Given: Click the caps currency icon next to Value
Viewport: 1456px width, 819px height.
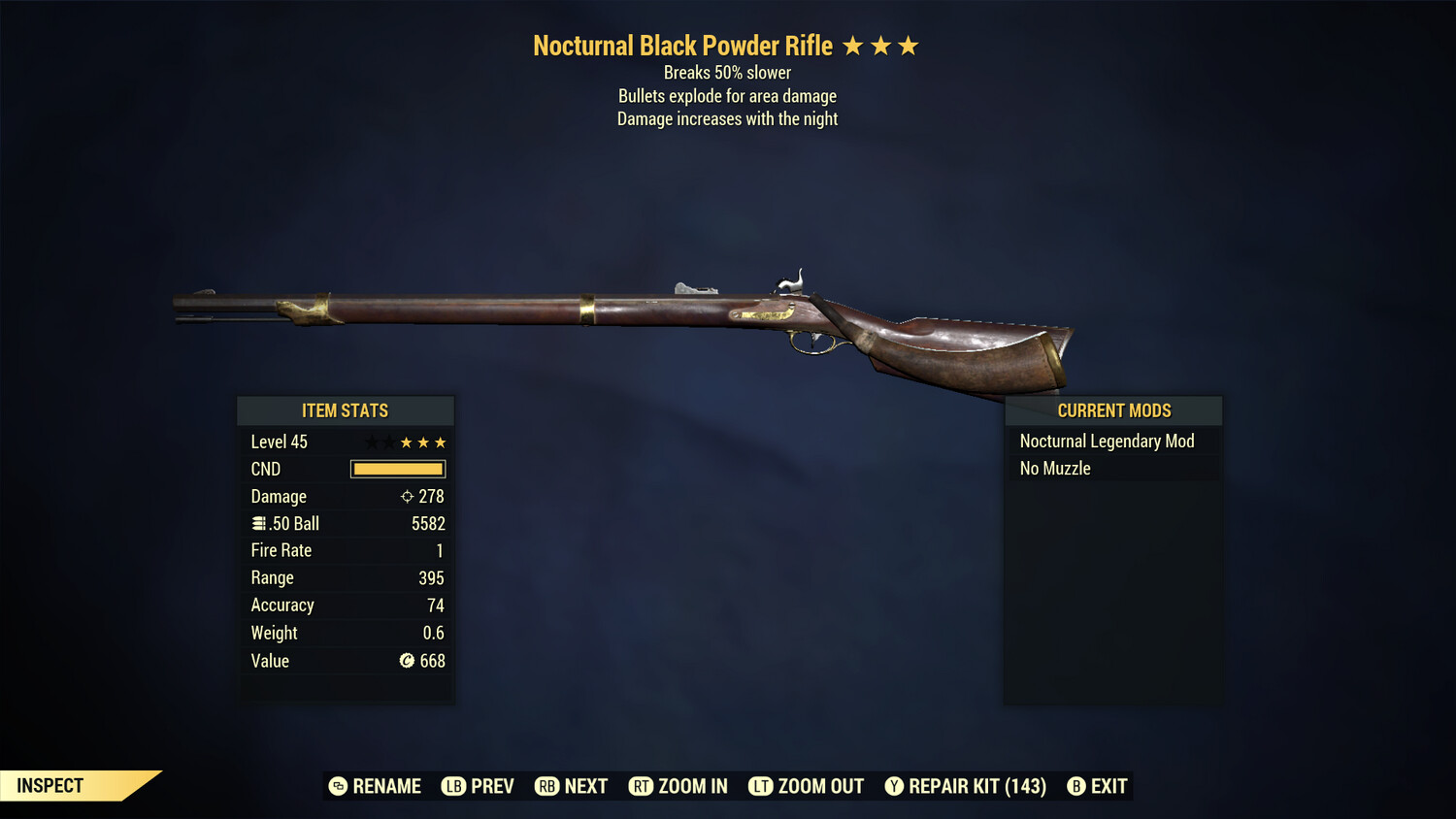Looking at the screenshot, I should pos(407,661).
